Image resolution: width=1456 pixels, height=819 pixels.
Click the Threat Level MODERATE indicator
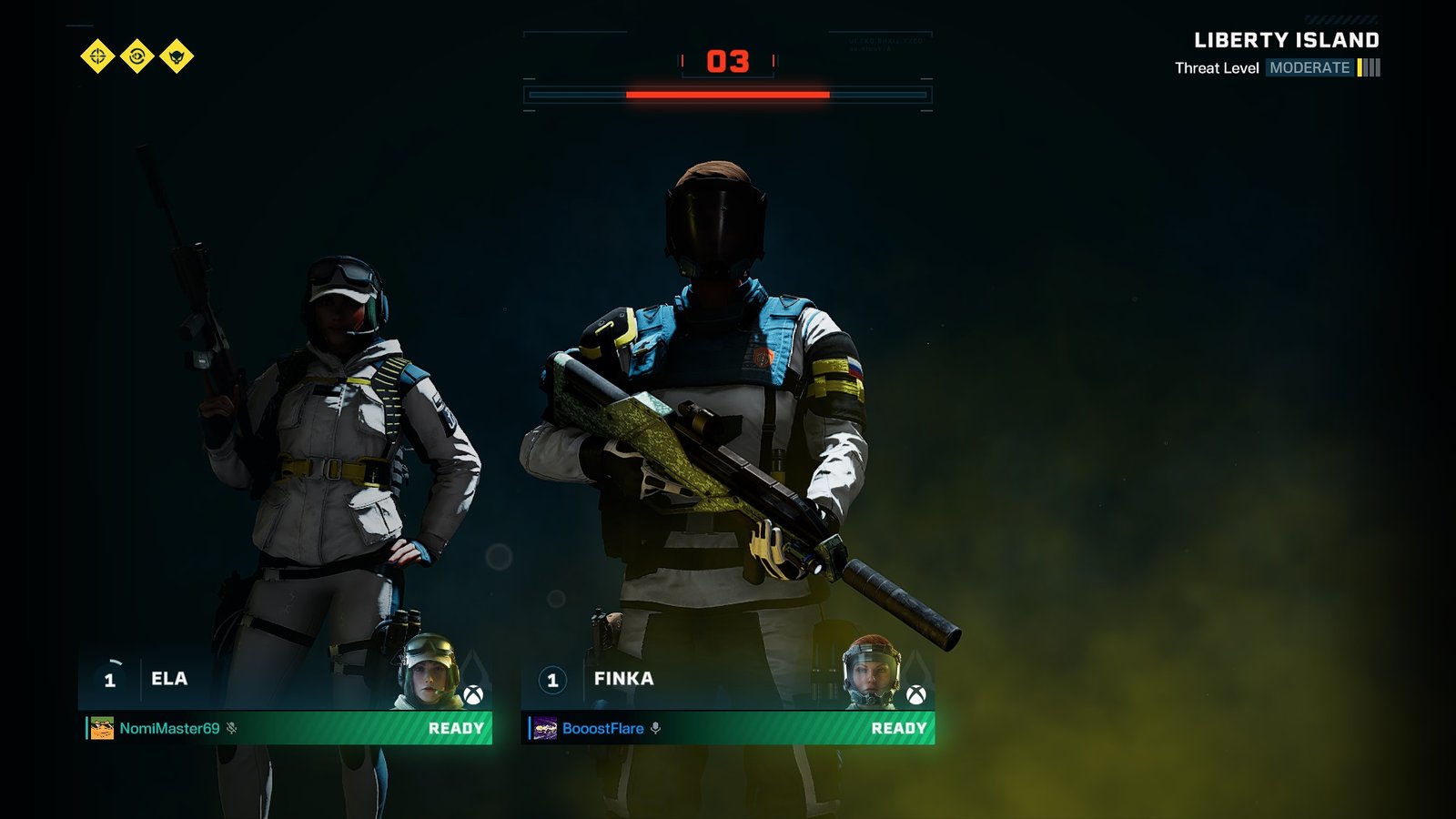1309,68
